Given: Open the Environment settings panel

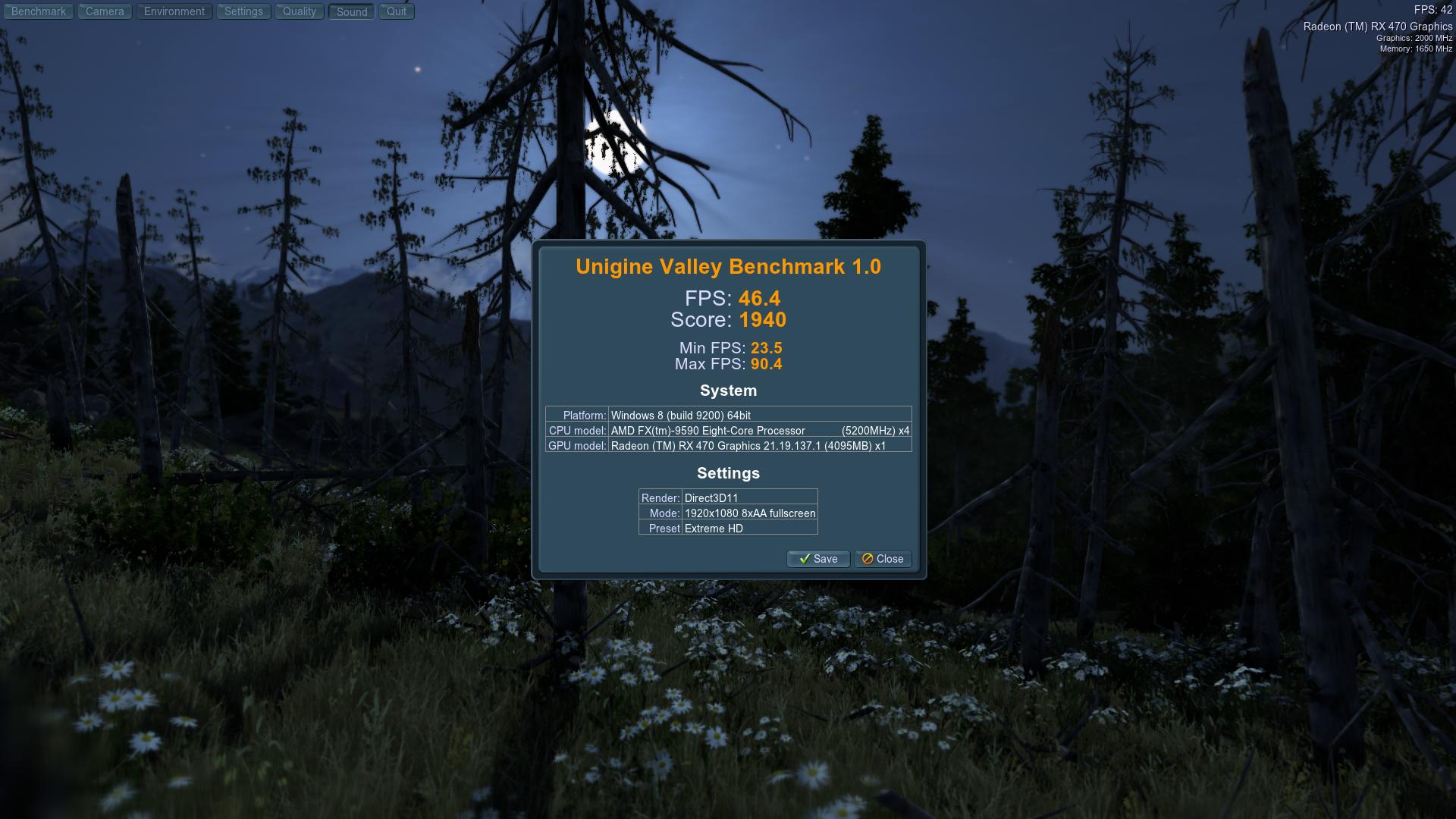Looking at the screenshot, I should pyautogui.click(x=174, y=11).
